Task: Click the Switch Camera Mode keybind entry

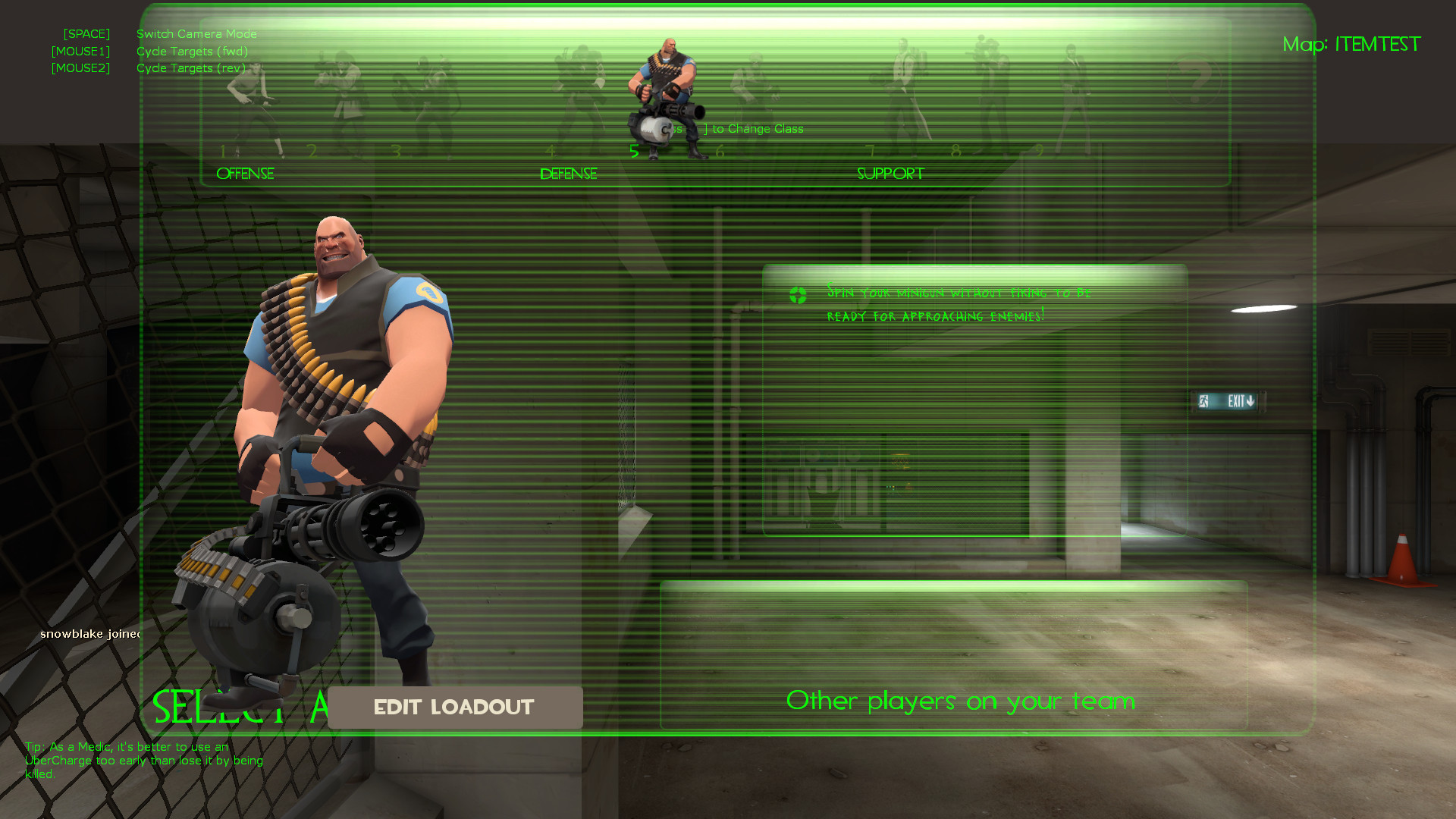Action: 196,33
